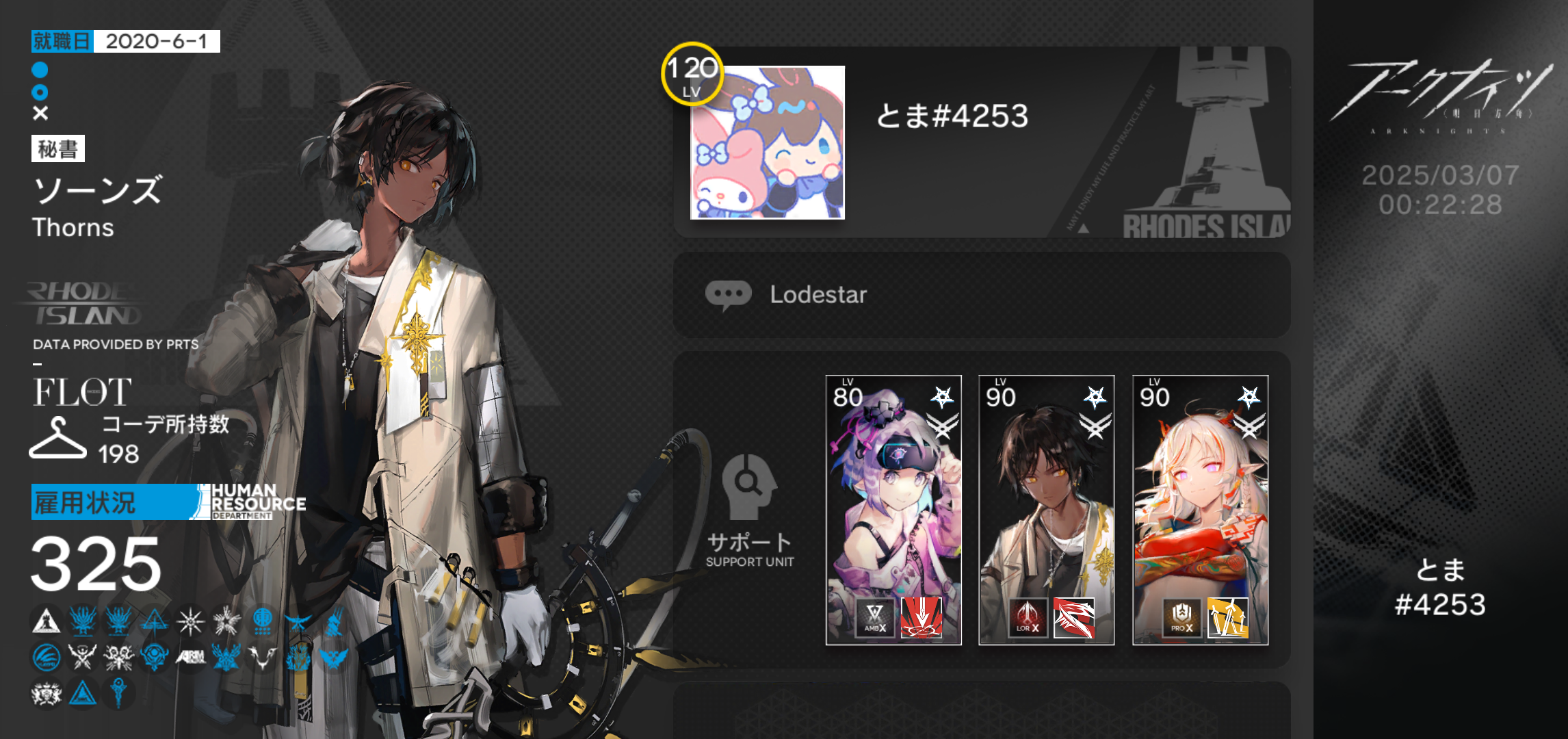Click the LOR-X module icon
The height and width of the screenshot is (739, 1568).
tap(1028, 618)
